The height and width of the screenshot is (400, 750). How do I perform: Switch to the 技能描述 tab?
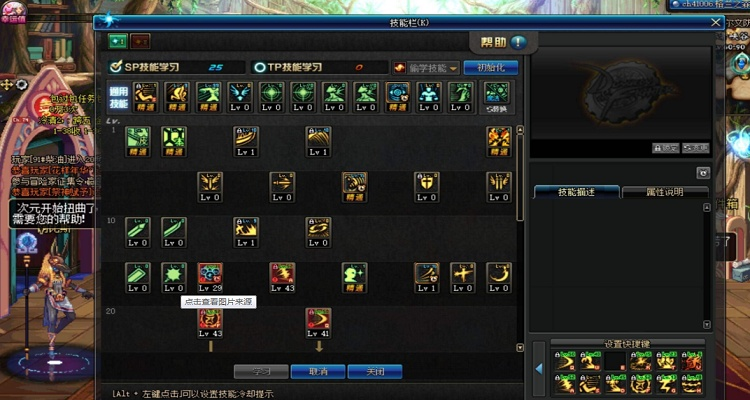pos(575,191)
